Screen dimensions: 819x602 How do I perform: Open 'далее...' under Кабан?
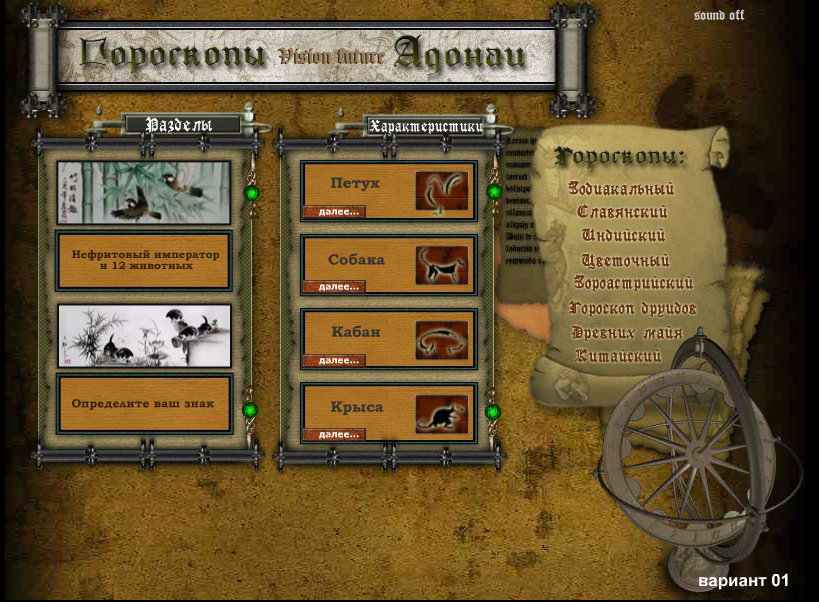pos(333,360)
